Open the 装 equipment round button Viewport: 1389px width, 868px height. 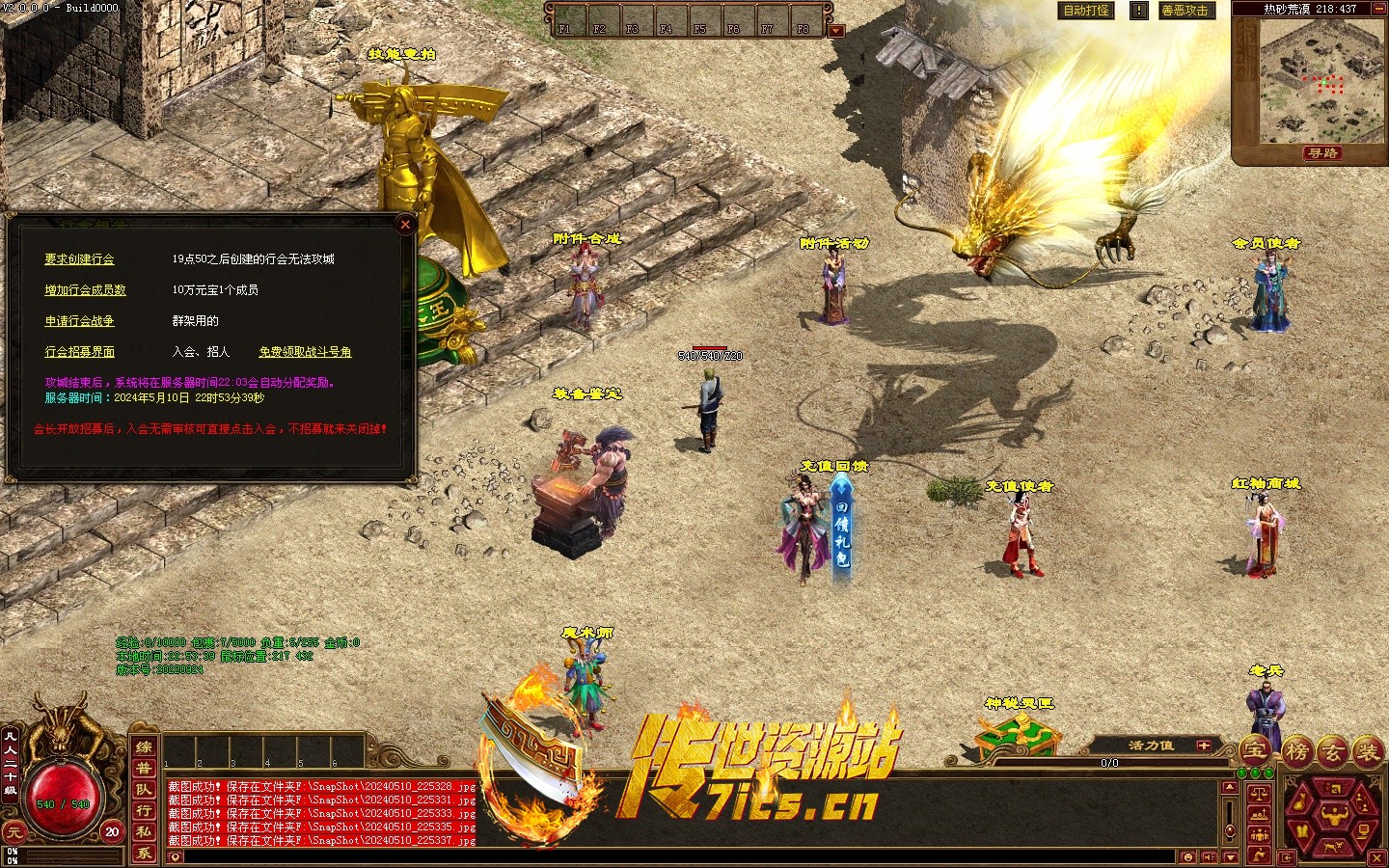click(1368, 750)
